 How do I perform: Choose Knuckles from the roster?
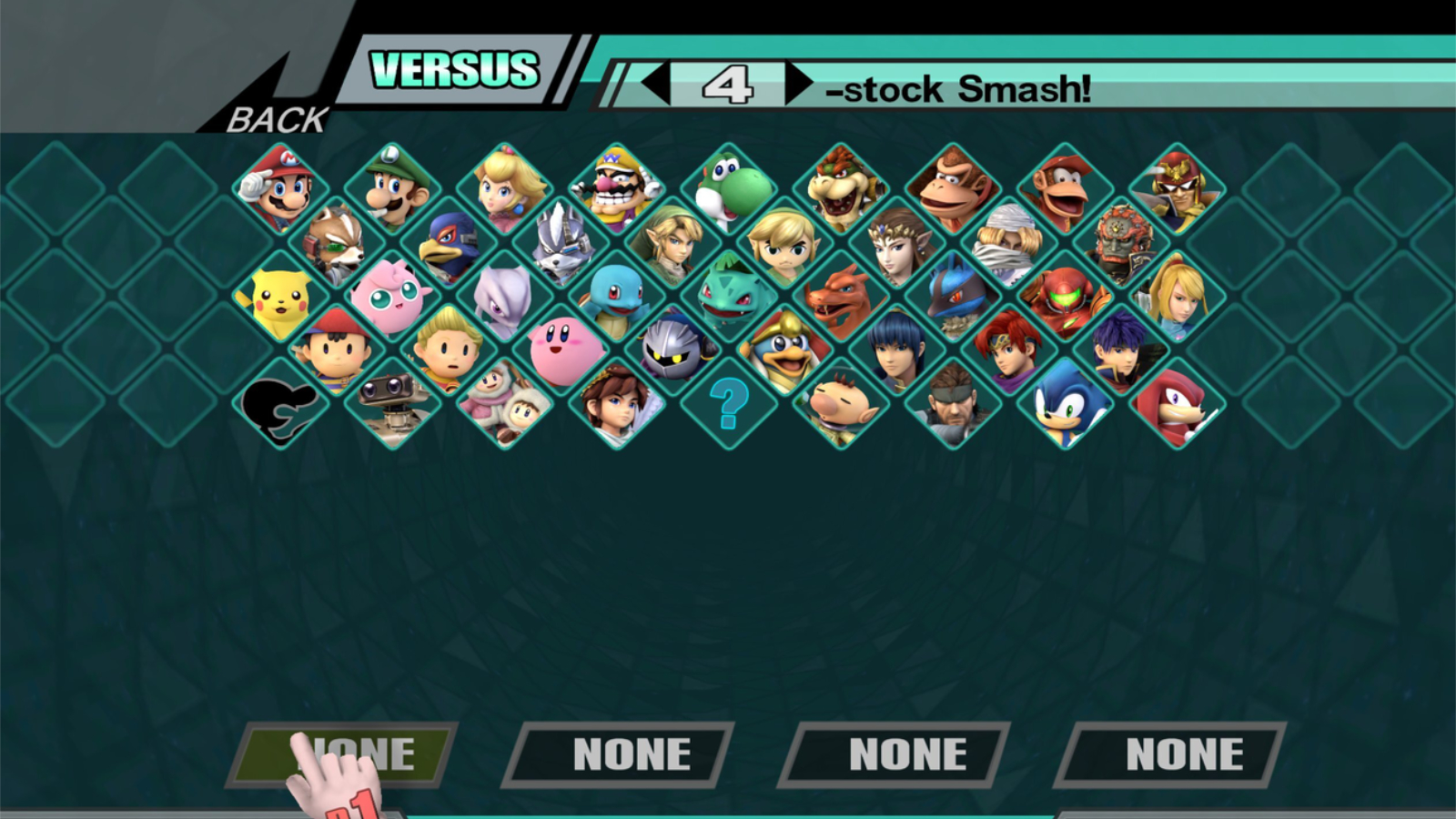1178,402
